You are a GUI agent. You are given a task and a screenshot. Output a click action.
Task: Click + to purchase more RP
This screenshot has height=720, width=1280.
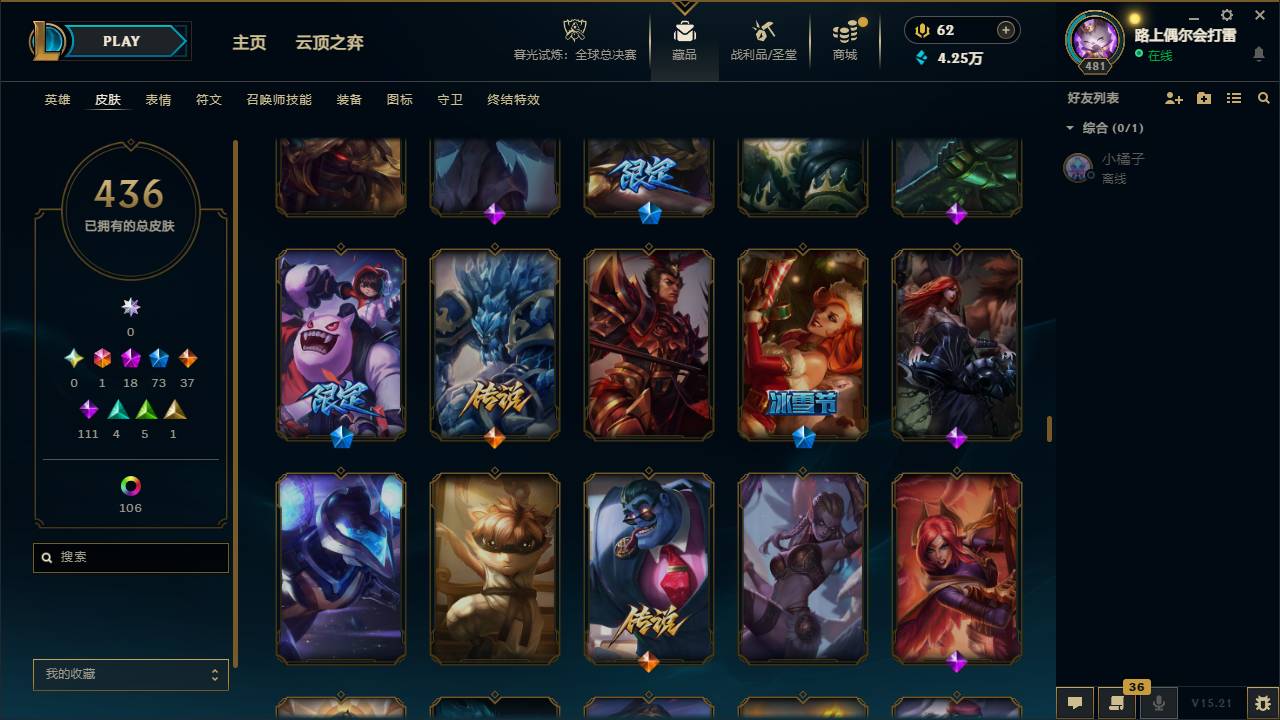coord(1007,30)
